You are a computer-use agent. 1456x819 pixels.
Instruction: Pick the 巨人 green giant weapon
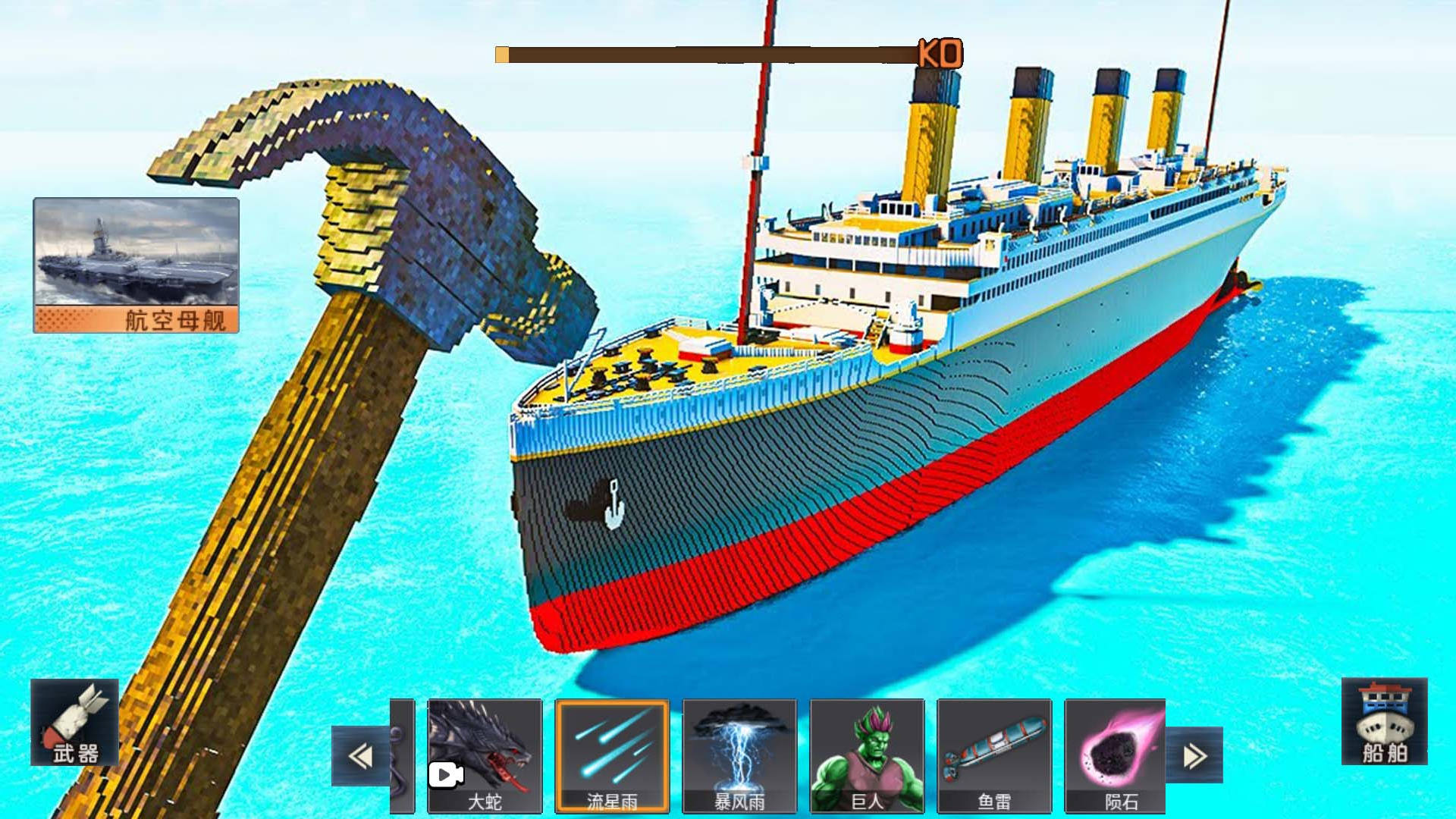coord(867,755)
